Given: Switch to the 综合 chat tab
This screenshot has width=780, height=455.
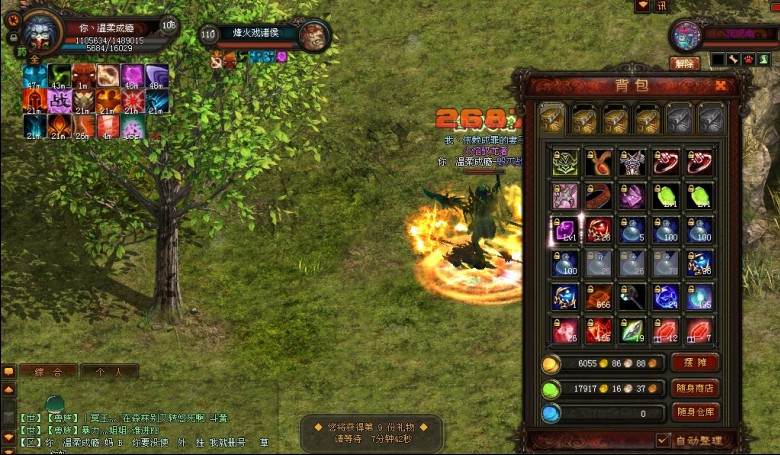Looking at the screenshot, I should click(x=47, y=371).
